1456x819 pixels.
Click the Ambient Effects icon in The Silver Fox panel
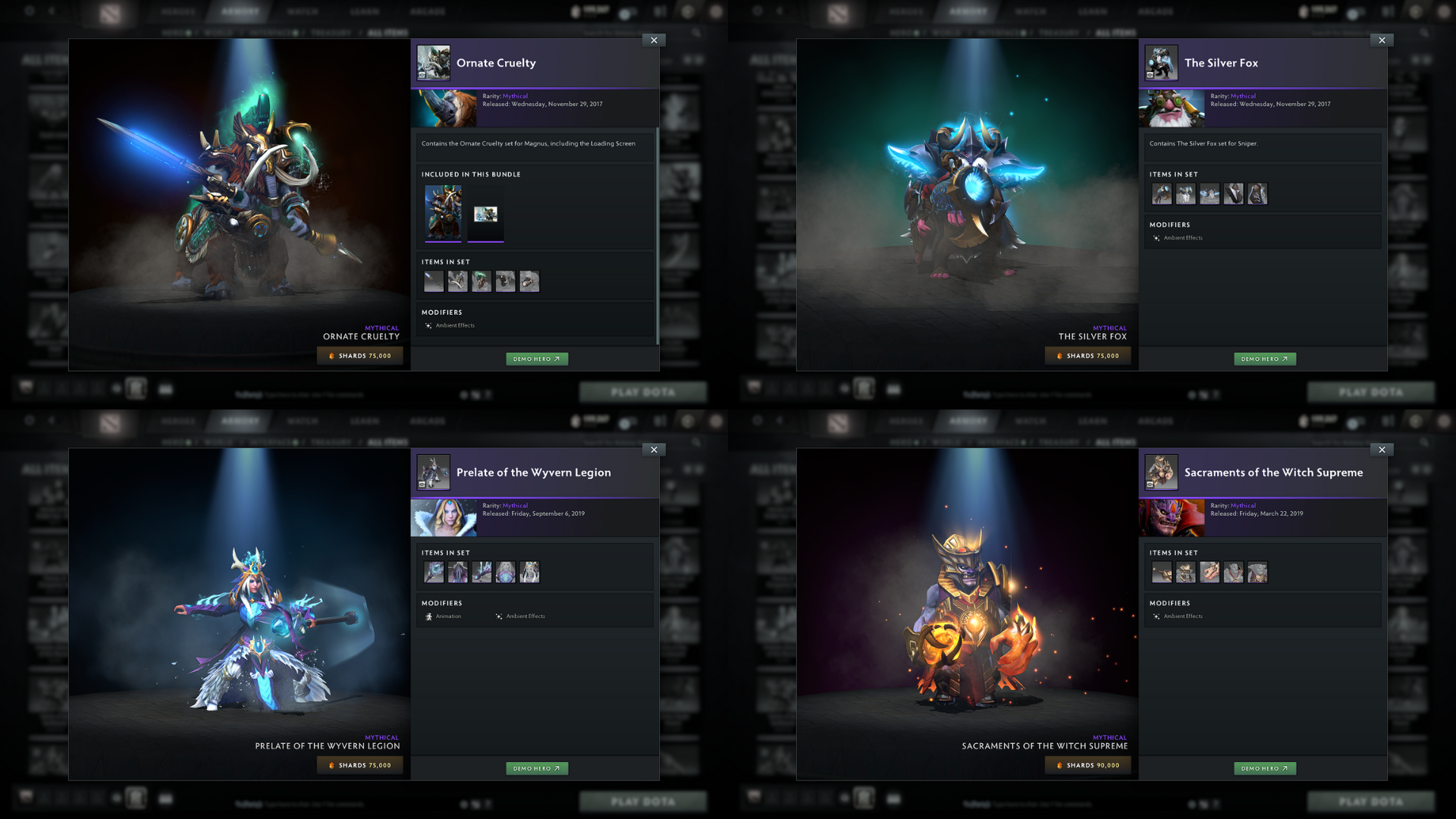click(x=1156, y=237)
